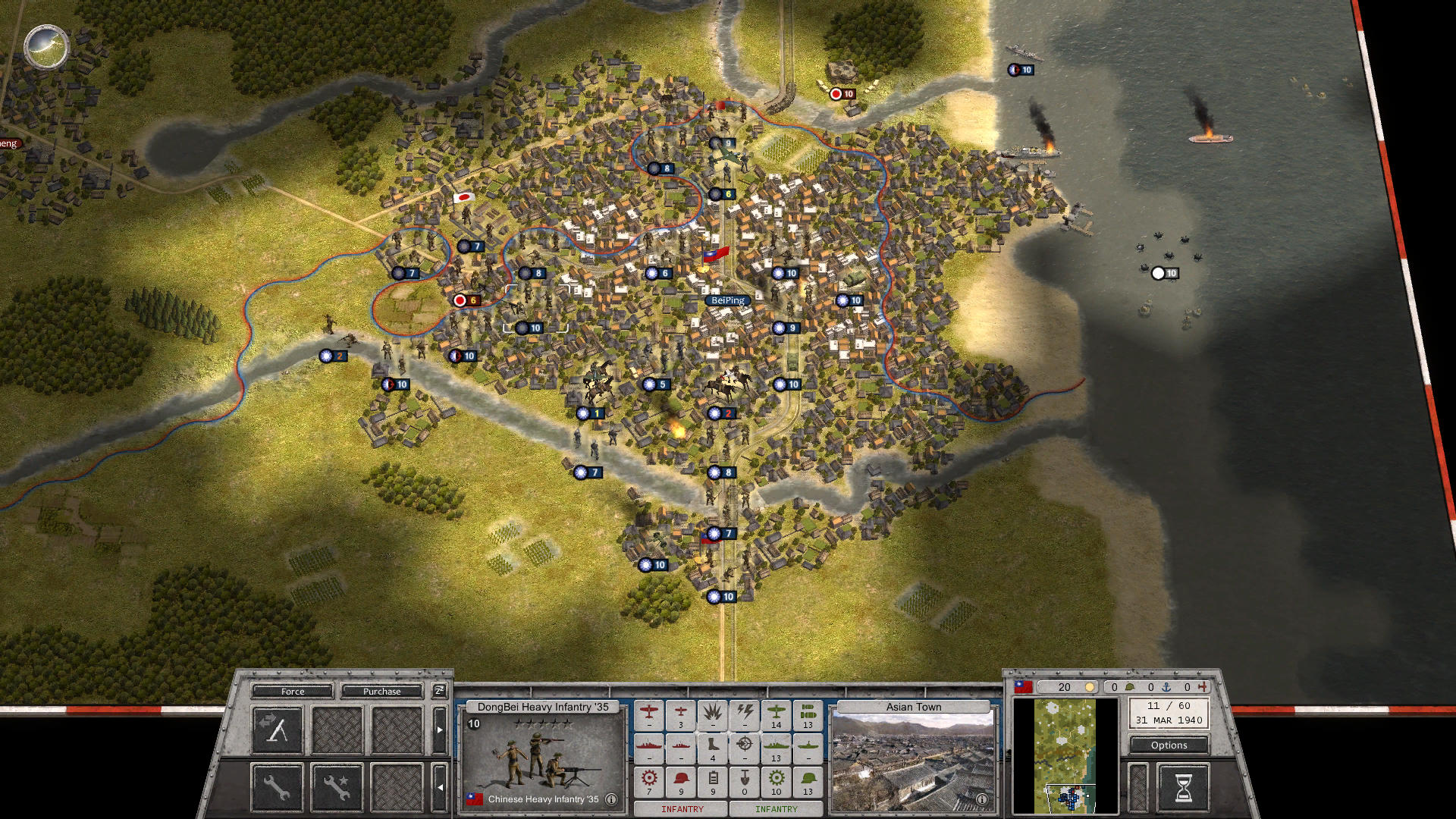Expand the upper force panel row with right arrow
The image size is (1456, 819).
point(440,729)
